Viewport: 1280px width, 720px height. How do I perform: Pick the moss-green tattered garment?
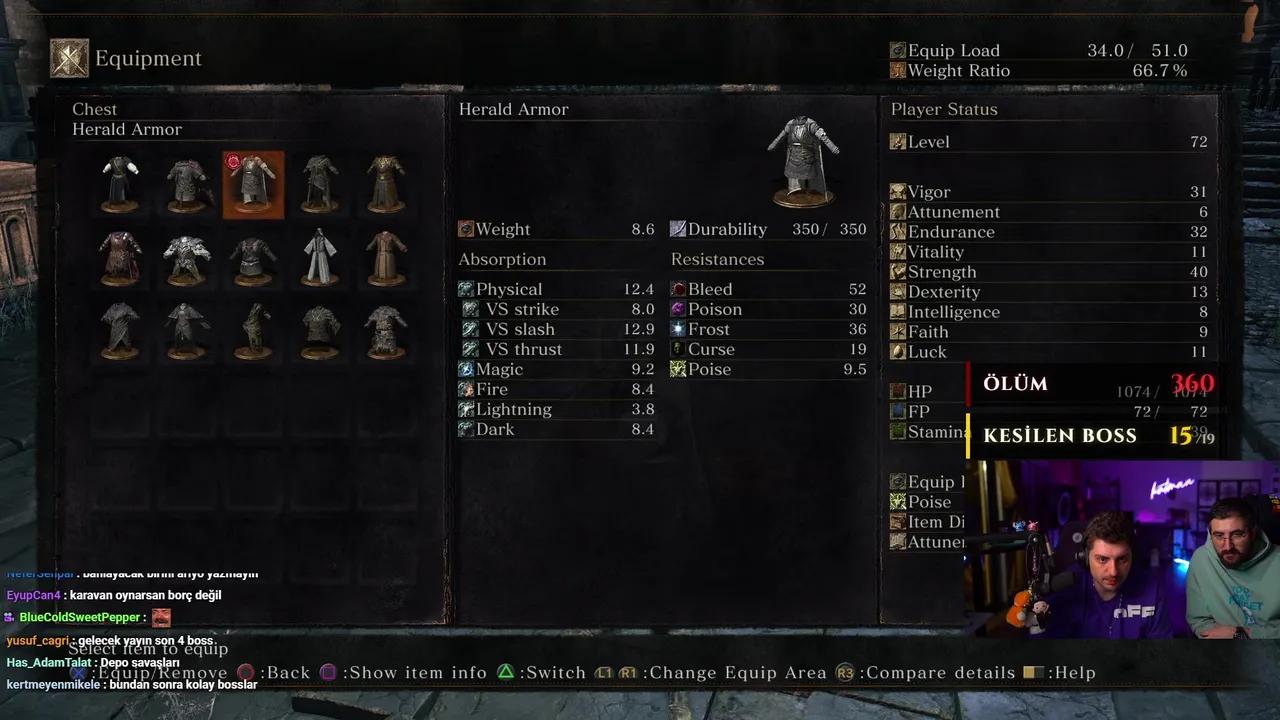pyautogui.click(x=253, y=330)
